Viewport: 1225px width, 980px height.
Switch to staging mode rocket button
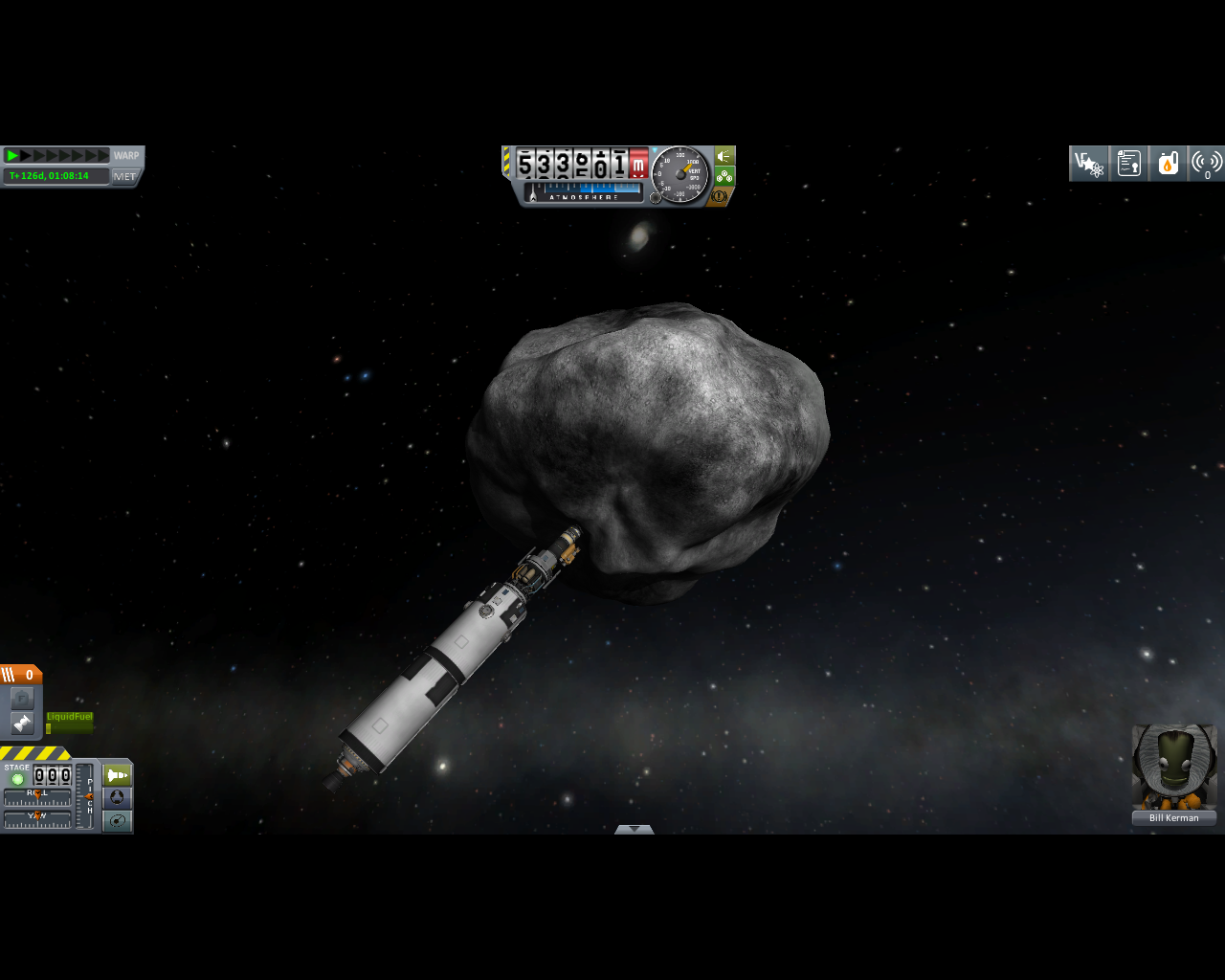click(117, 775)
